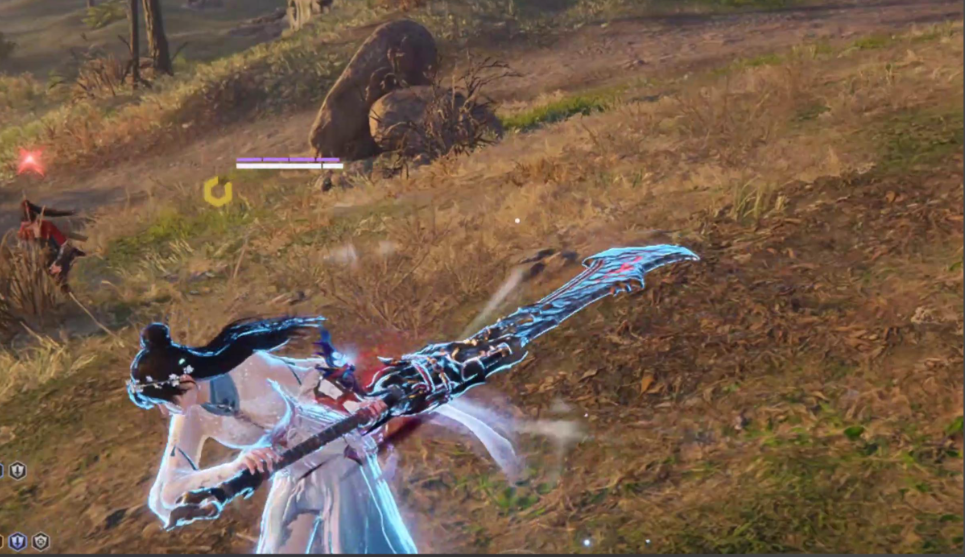Click the crossed-out shield hexagon icon
Viewport: 965px width, 557px height.
pyautogui.click(x=40, y=541)
